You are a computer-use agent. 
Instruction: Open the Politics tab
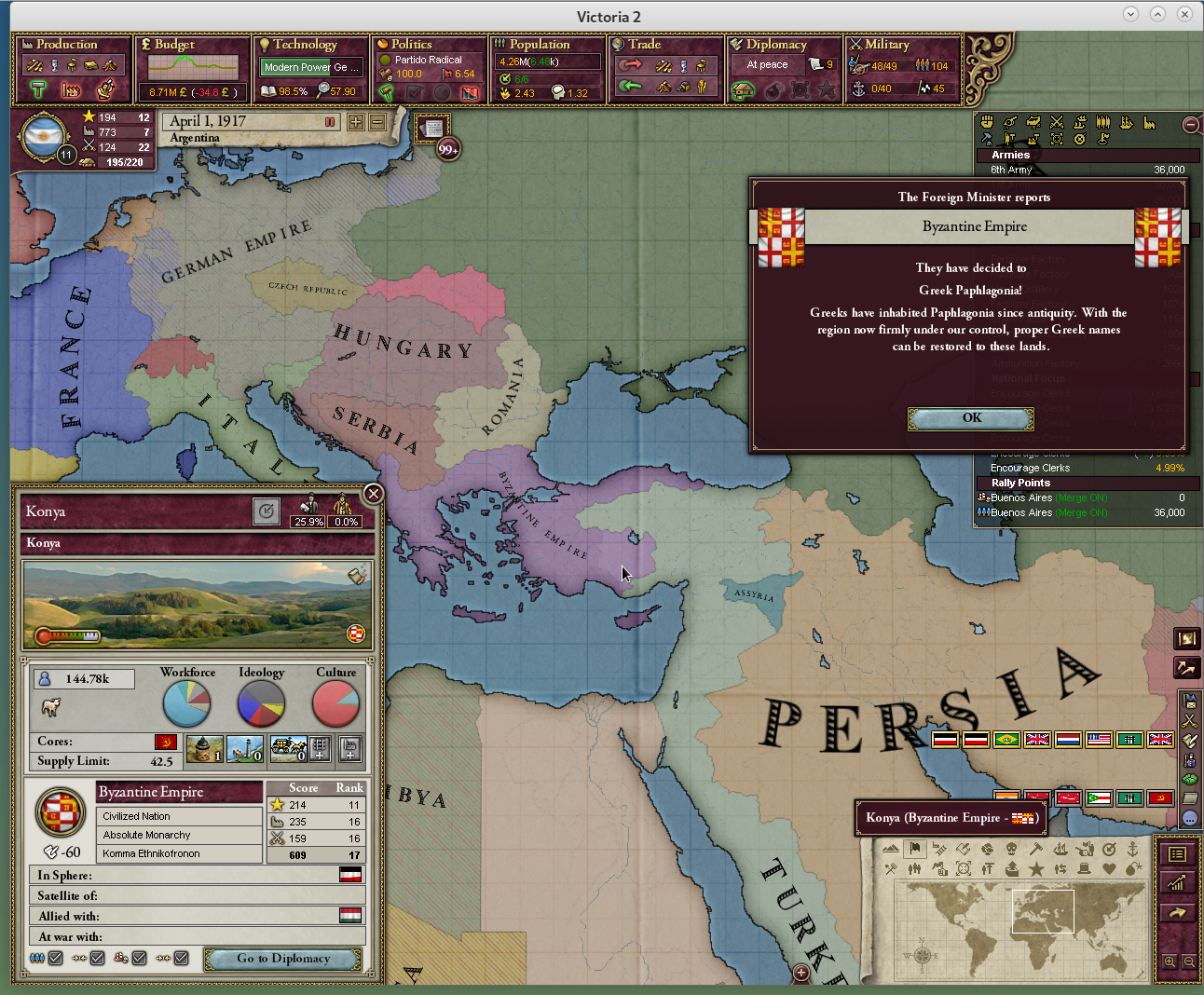pyautogui.click(x=411, y=45)
